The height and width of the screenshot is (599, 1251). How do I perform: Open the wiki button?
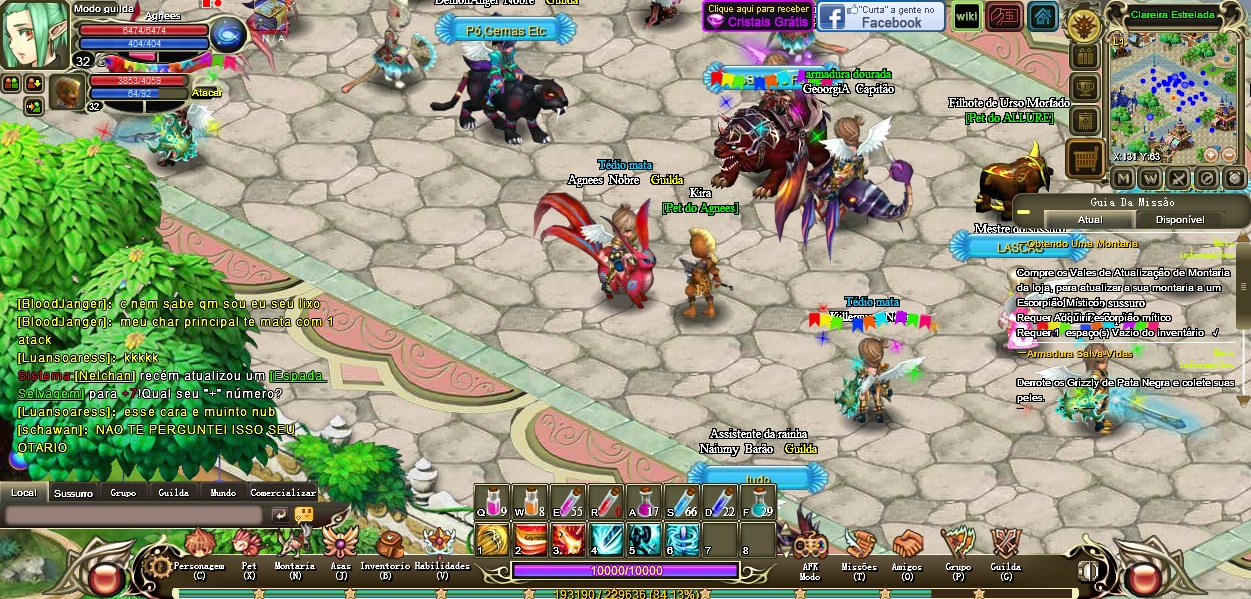point(966,16)
